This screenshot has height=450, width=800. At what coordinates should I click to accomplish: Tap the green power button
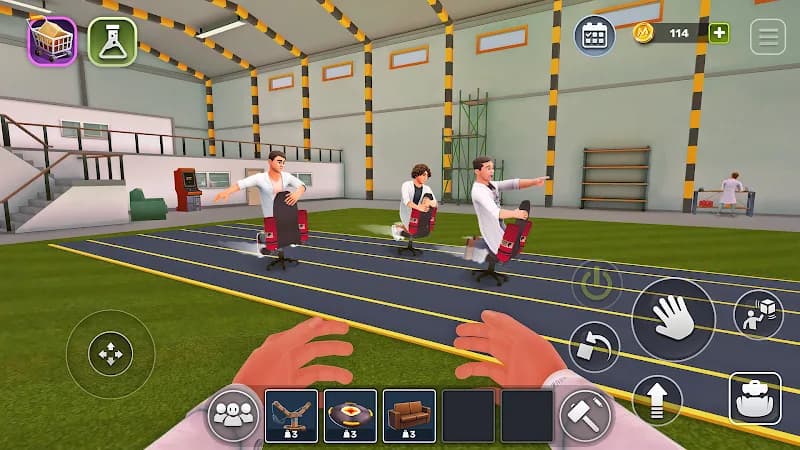(596, 285)
